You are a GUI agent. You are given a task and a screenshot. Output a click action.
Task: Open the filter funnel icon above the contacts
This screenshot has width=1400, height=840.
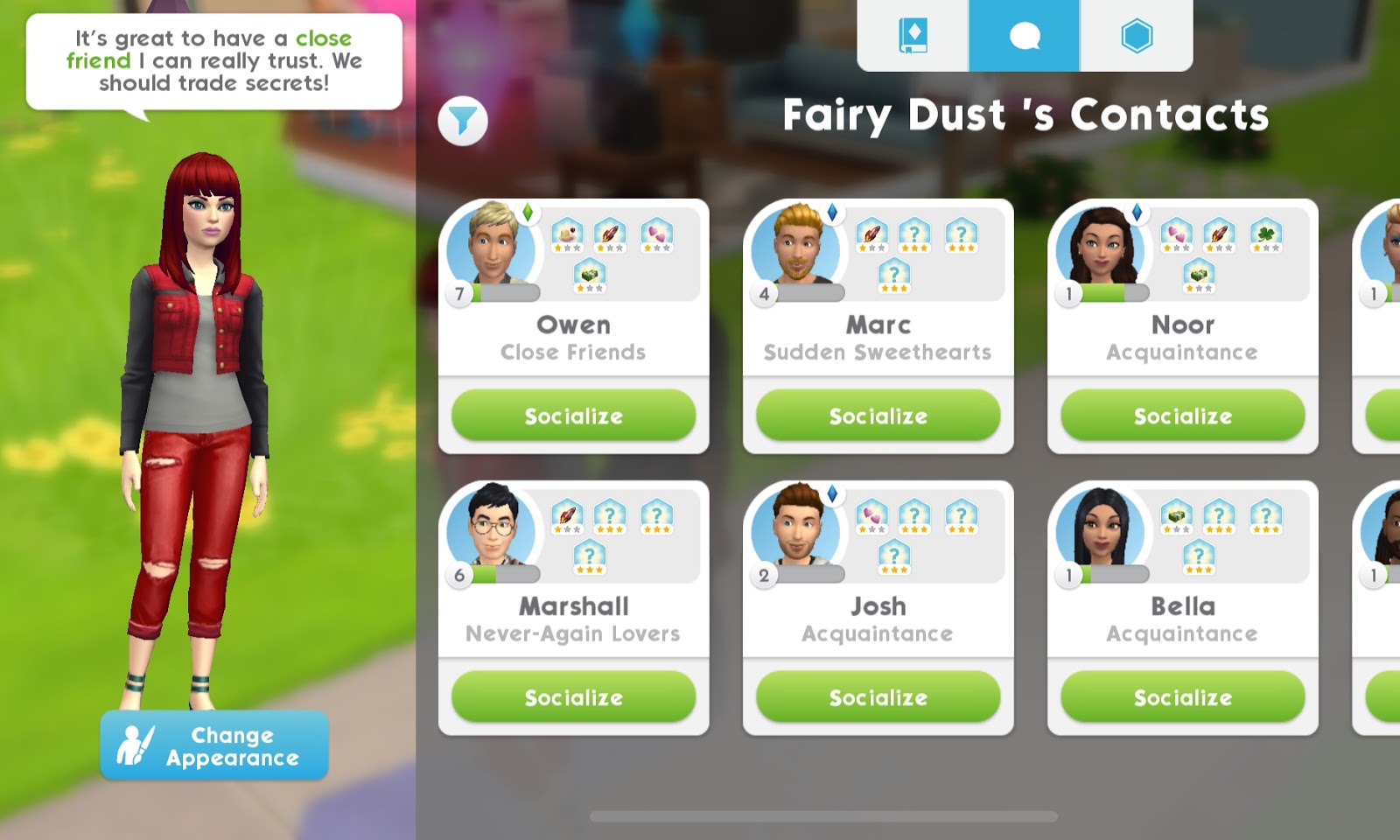pyautogui.click(x=465, y=120)
